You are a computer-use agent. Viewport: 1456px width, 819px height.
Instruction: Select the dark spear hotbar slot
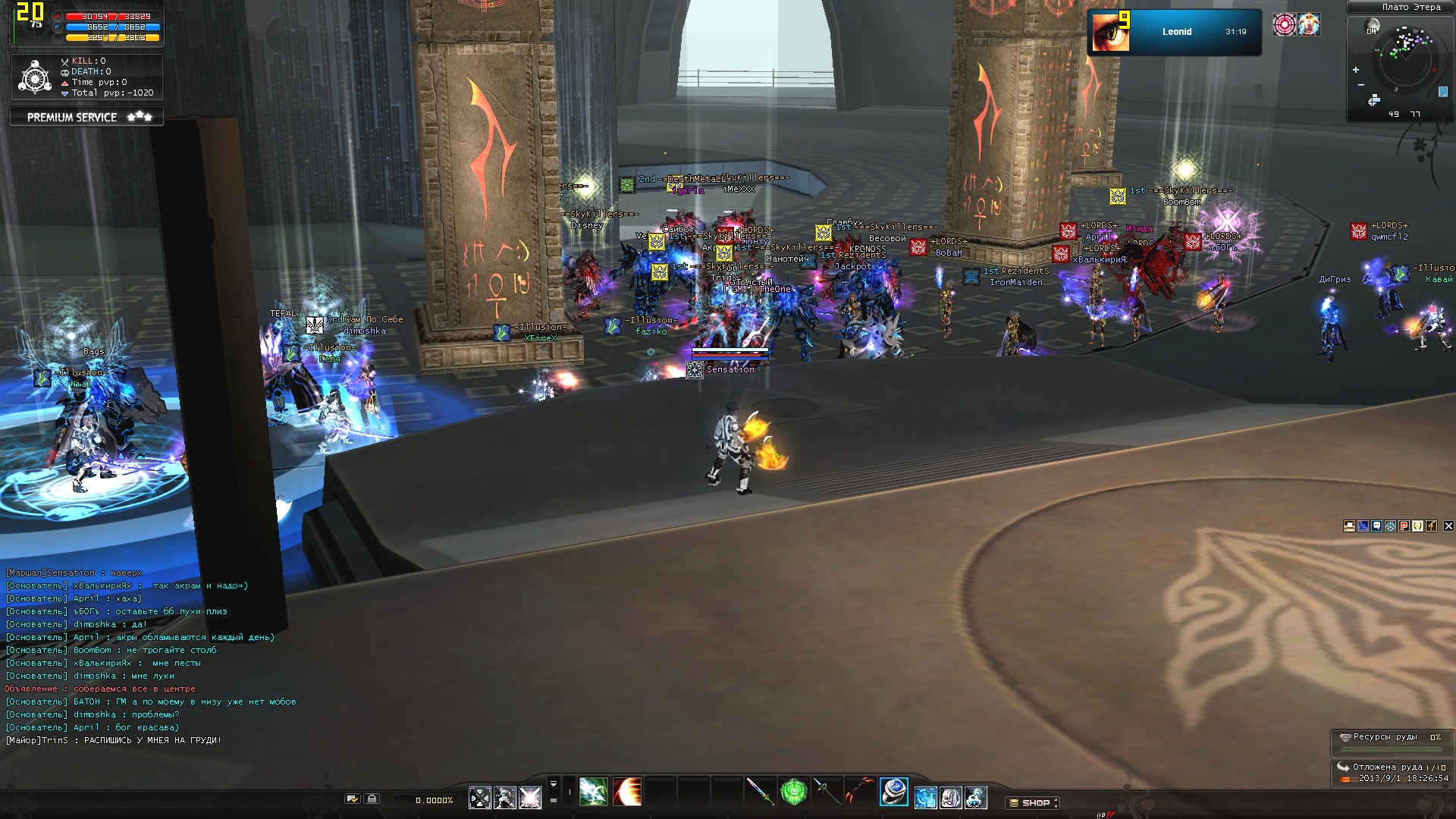click(827, 792)
